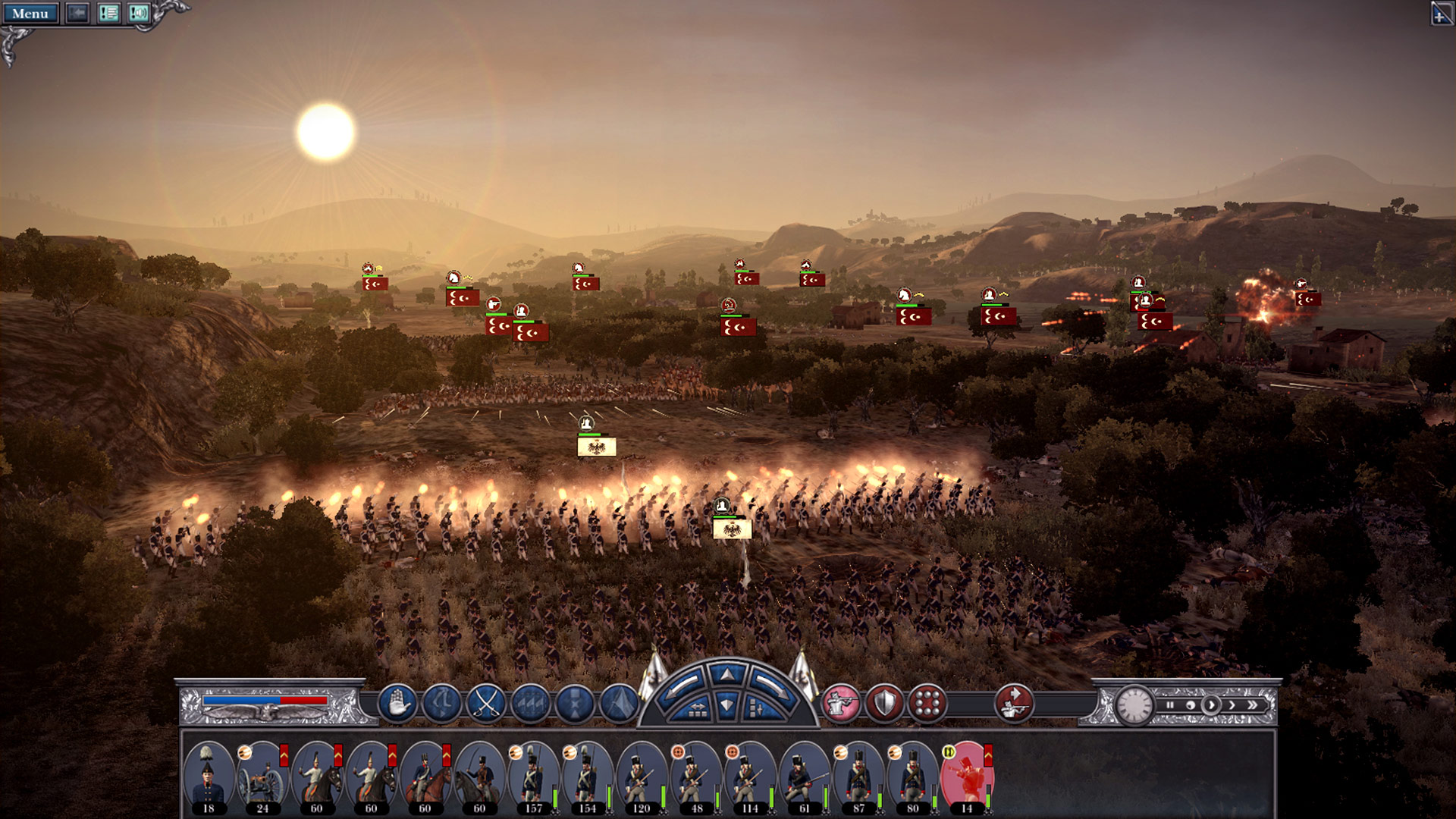Toggle fire at will musketeer icon

click(x=841, y=703)
